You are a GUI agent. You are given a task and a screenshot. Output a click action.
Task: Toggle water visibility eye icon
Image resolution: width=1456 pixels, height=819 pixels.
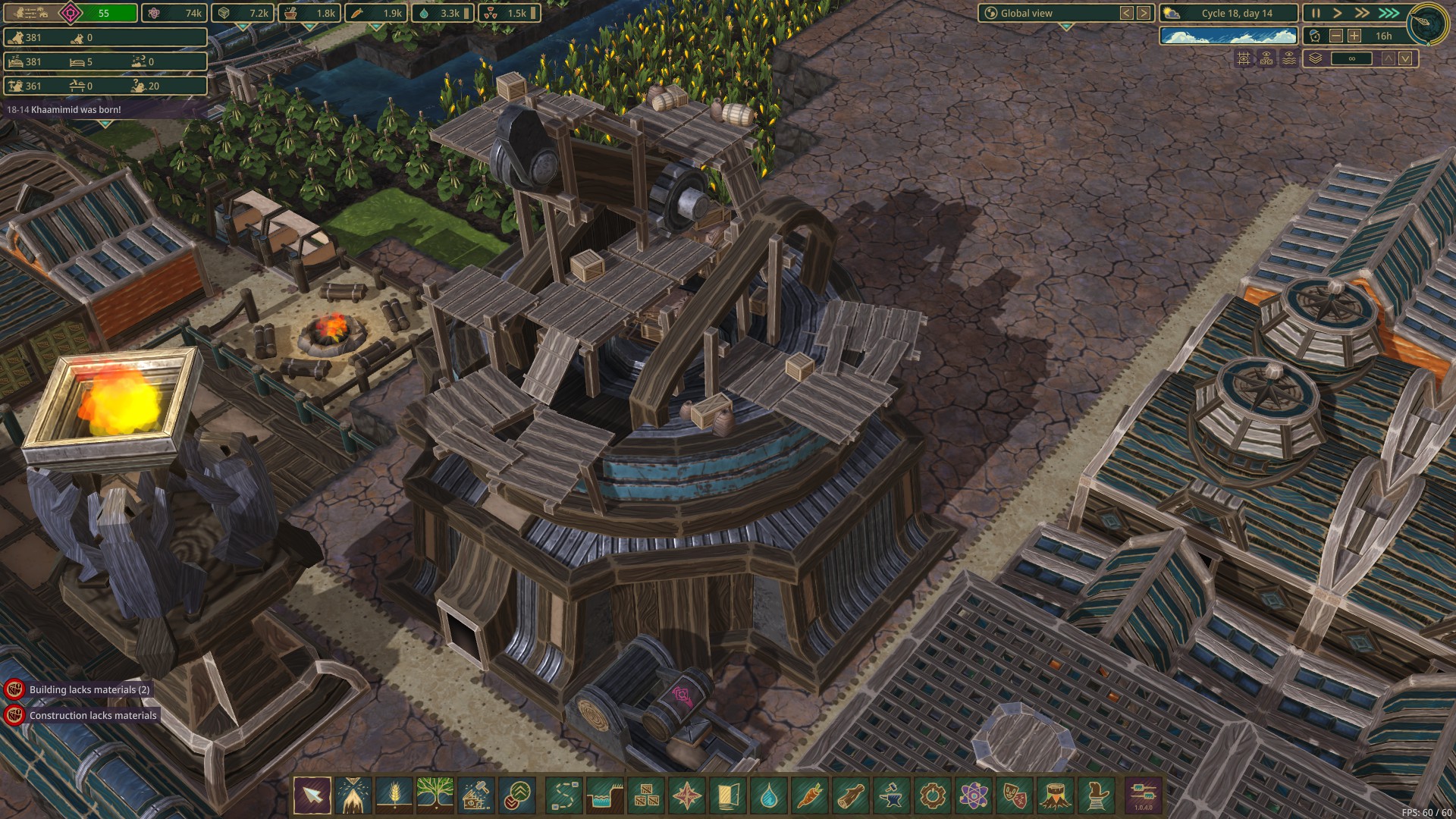[x=1289, y=58]
